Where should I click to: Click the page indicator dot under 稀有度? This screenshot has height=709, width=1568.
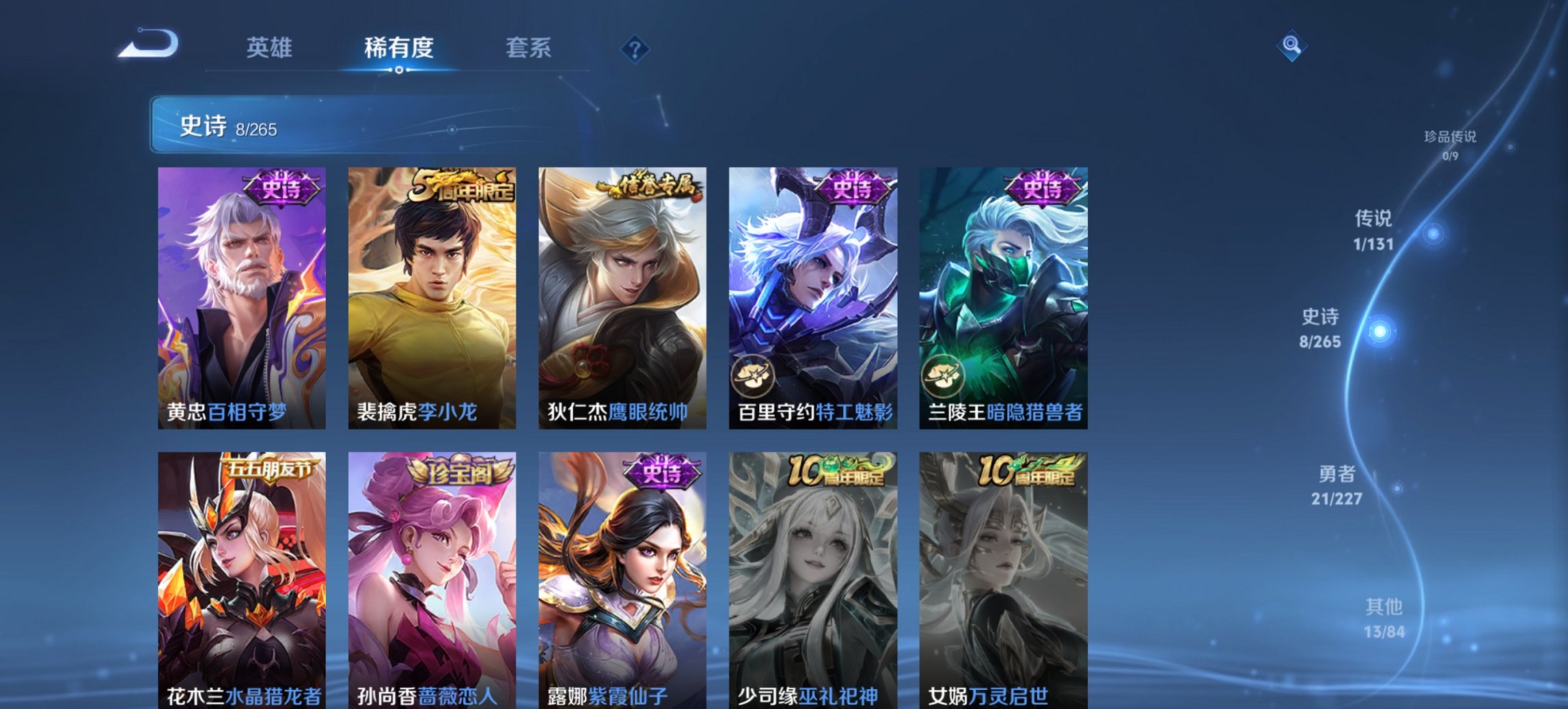398,70
